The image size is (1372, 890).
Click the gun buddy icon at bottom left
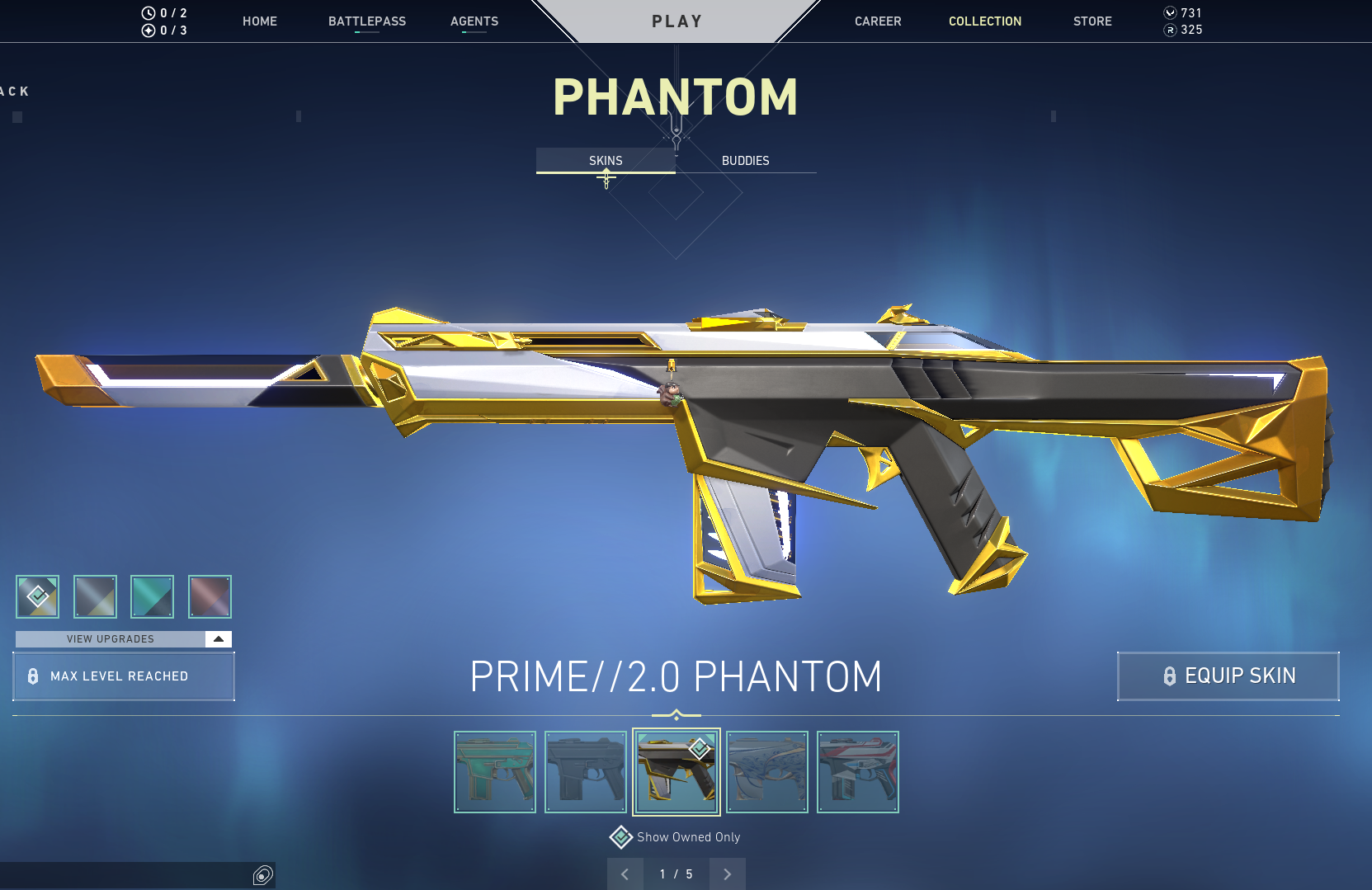[262, 875]
